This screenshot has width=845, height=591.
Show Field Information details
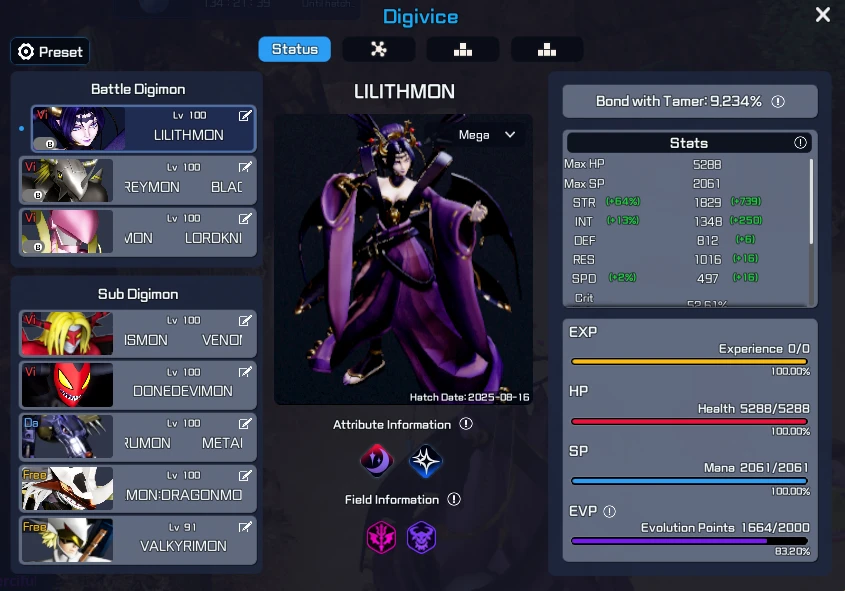pyautogui.click(x=454, y=500)
